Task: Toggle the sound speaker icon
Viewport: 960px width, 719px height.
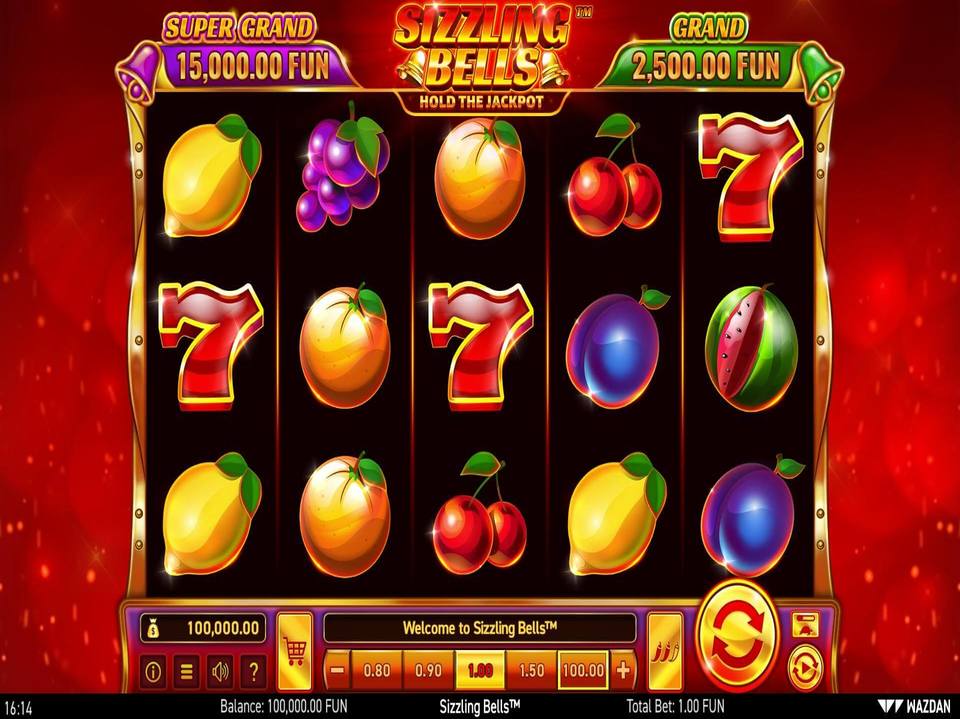Action: [x=220, y=672]
